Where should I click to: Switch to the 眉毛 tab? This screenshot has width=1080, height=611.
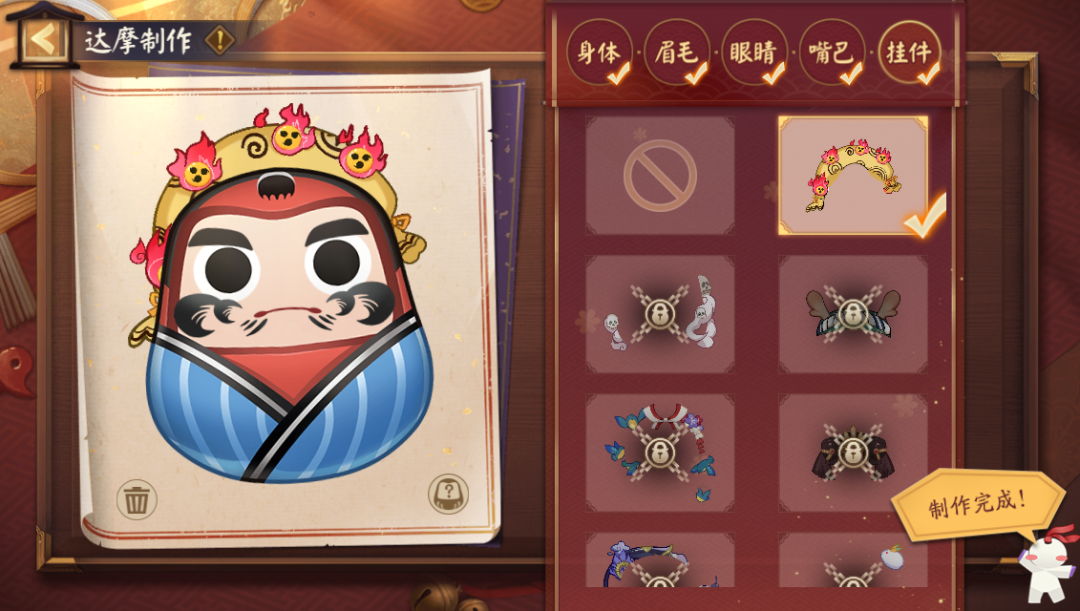tap(676, 53)
